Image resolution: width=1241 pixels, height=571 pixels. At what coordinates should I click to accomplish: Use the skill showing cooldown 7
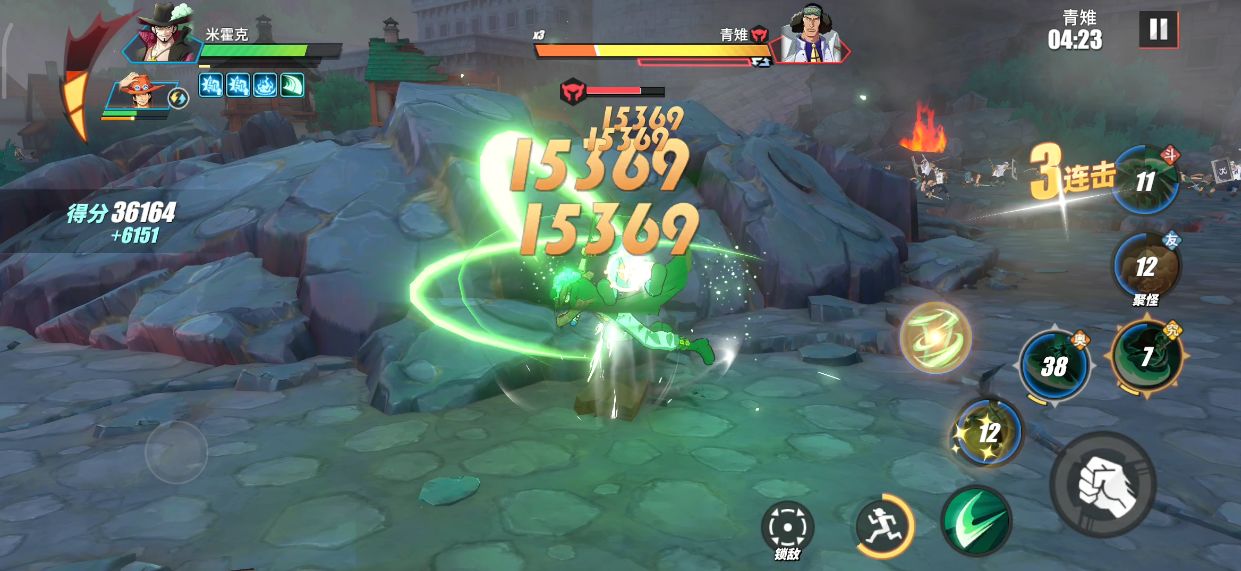click(x=1146, y=355)
